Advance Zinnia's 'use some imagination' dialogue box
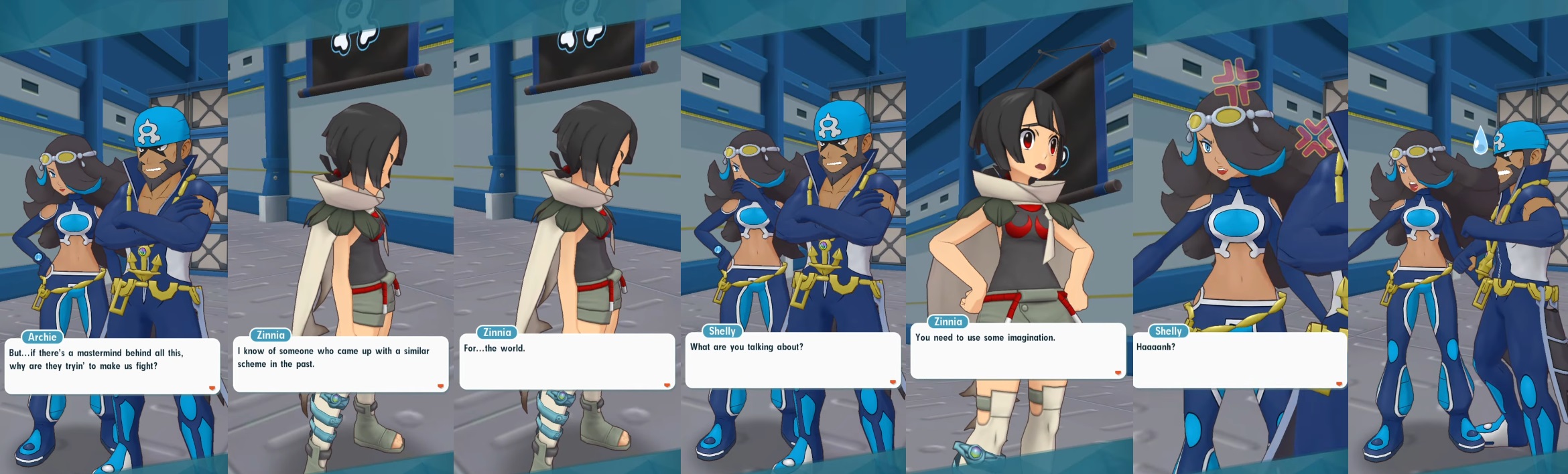This screenshot has height=474, width=1568. click(x=1017, y=351)
